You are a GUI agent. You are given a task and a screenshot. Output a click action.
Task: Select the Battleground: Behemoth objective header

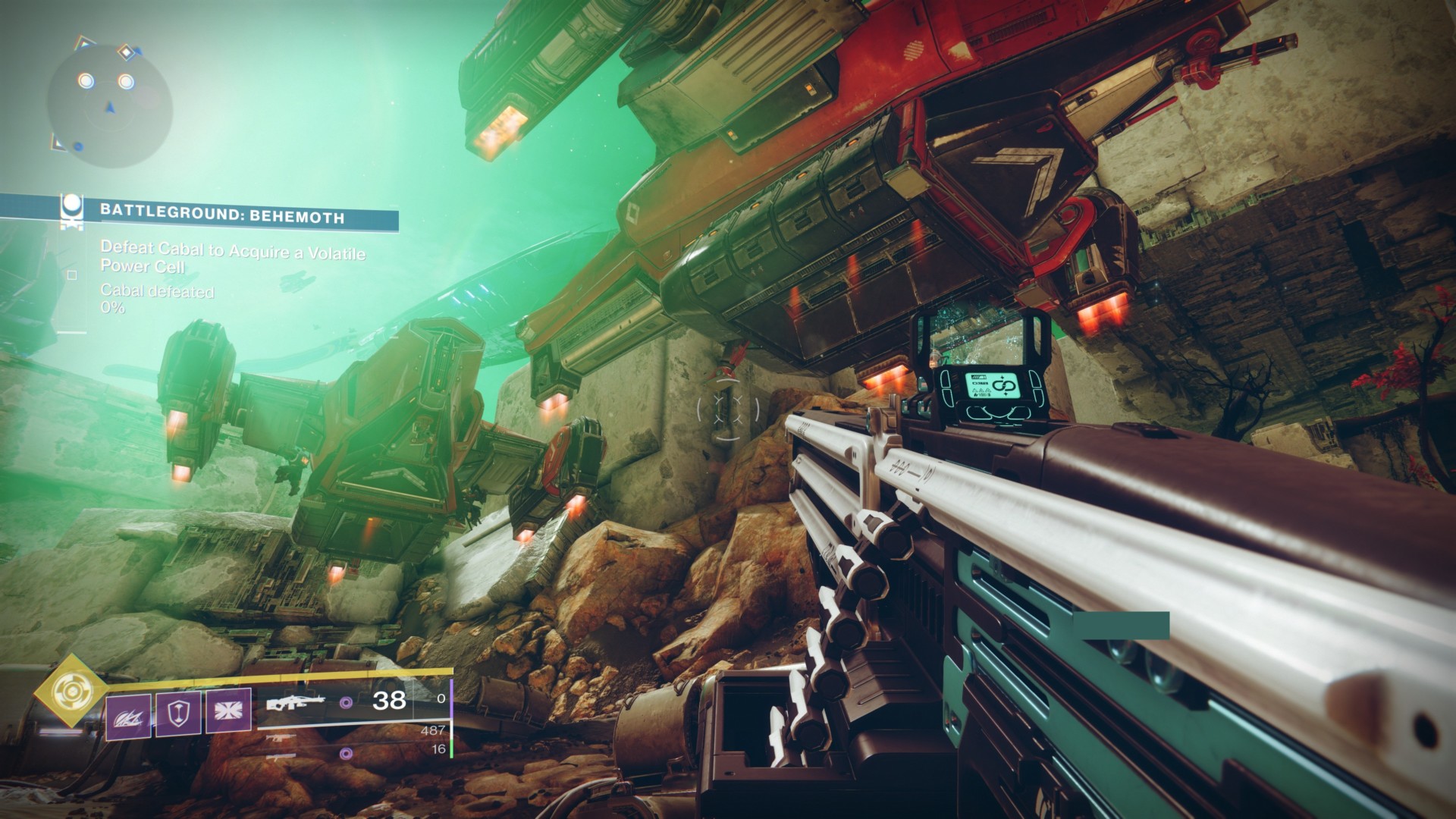(222, 218)
